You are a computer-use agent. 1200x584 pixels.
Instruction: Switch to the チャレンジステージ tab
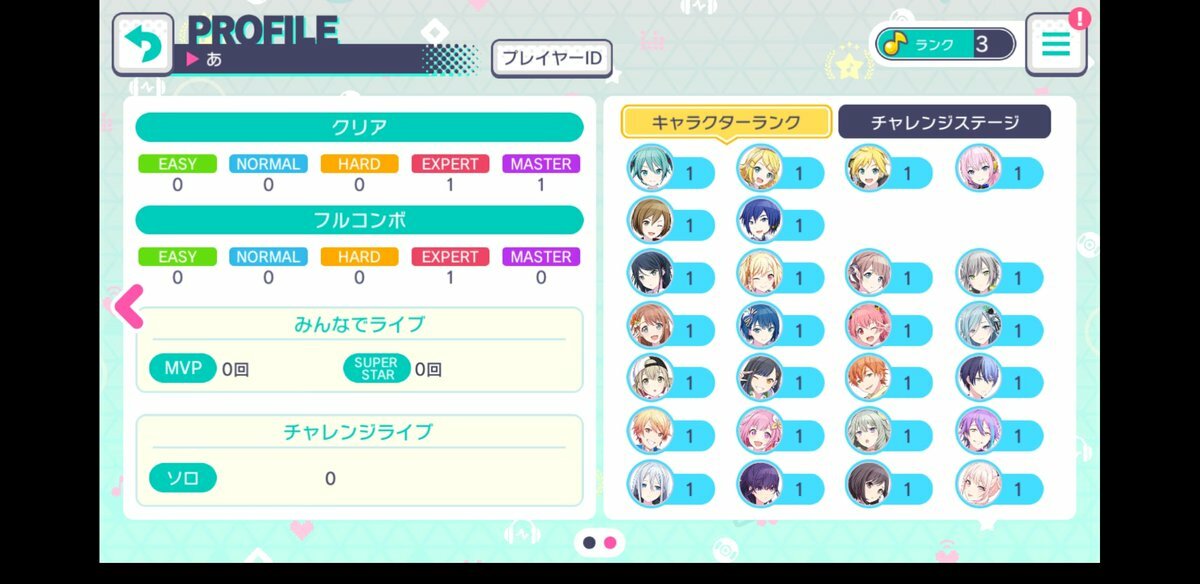(944, 122)
